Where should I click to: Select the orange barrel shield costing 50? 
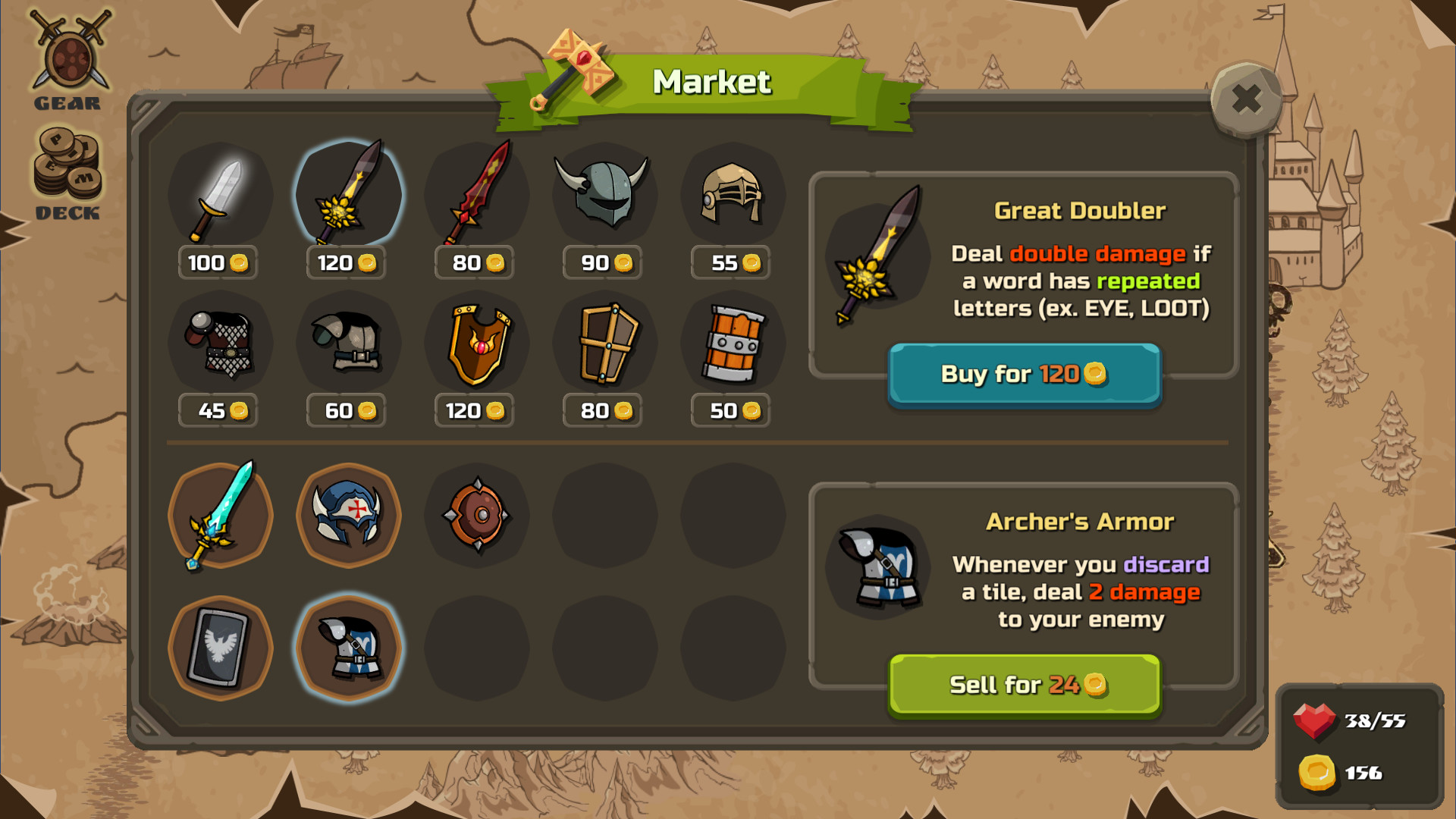pos(733,343)
